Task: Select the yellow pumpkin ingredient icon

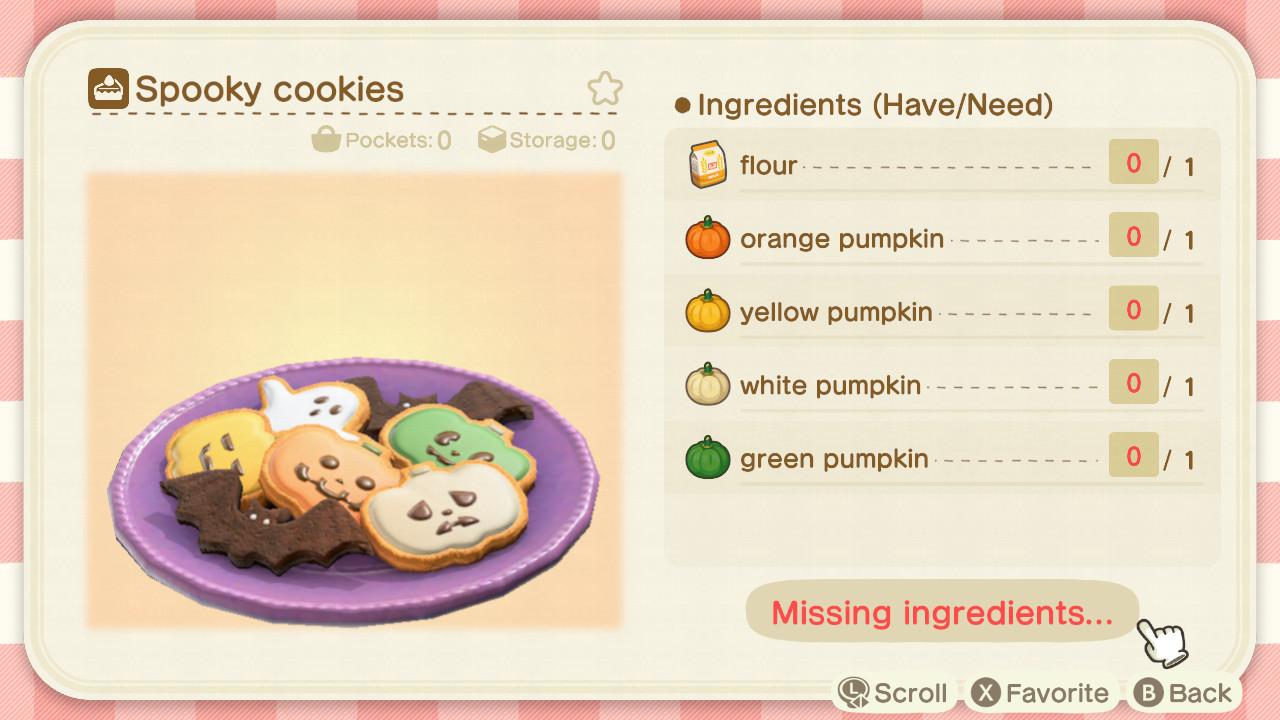Action: (707, 311)
